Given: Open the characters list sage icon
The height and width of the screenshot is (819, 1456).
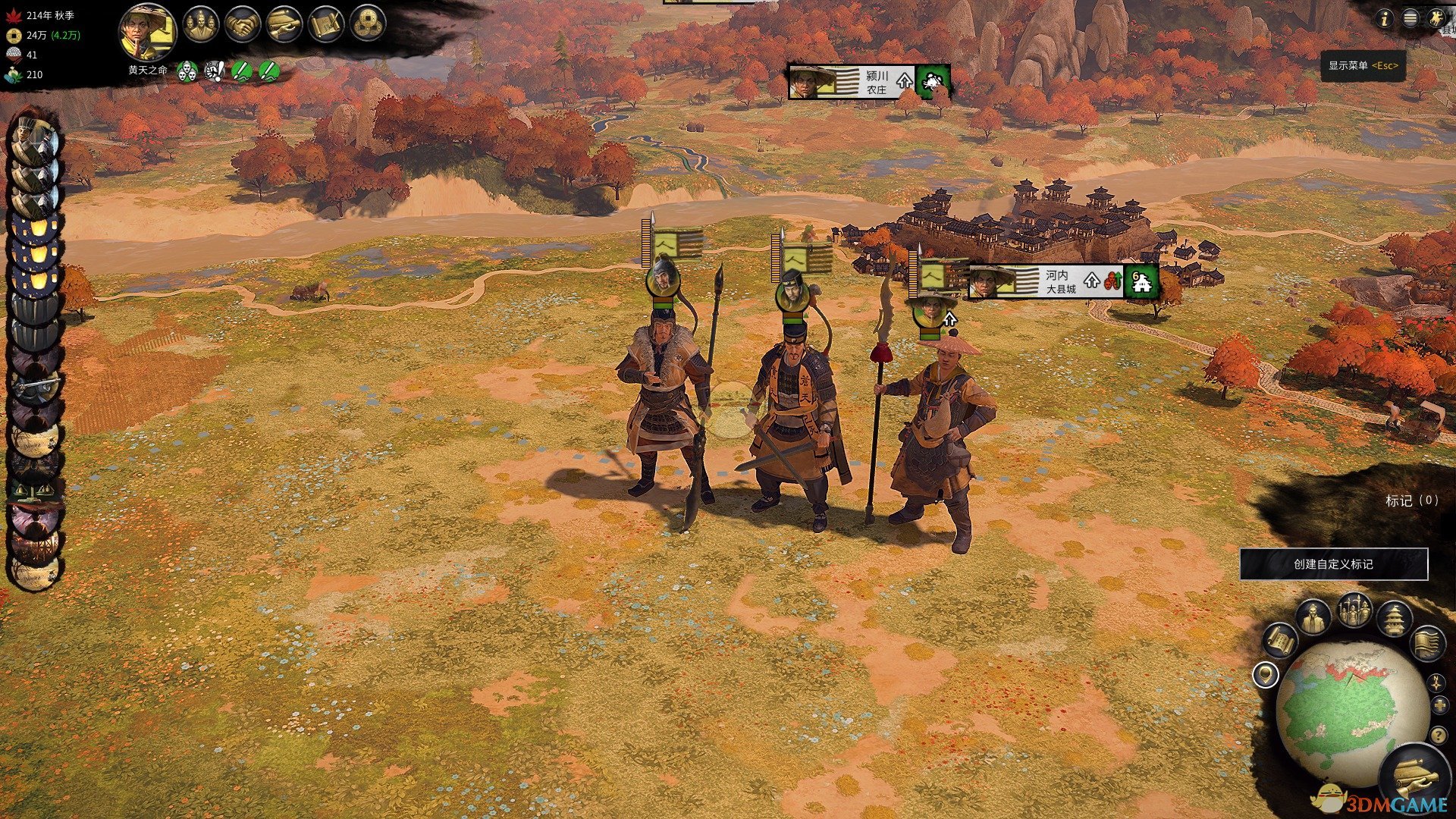Looking at the screenshot, I should click(1313, 617).
